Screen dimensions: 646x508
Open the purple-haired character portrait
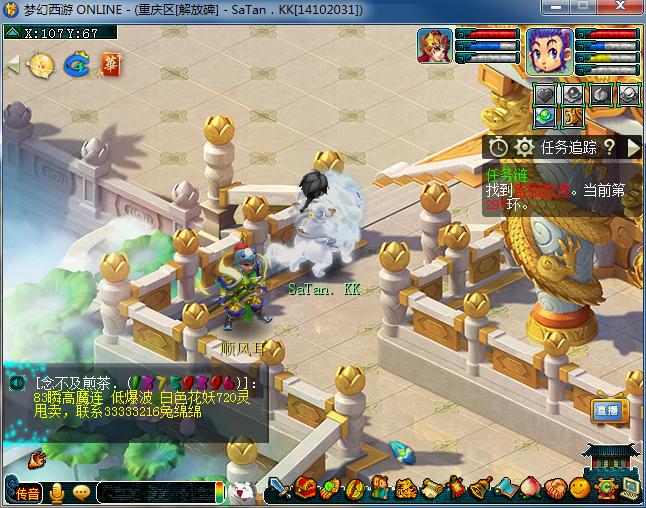pyautogui.click(x=549, y=51)
